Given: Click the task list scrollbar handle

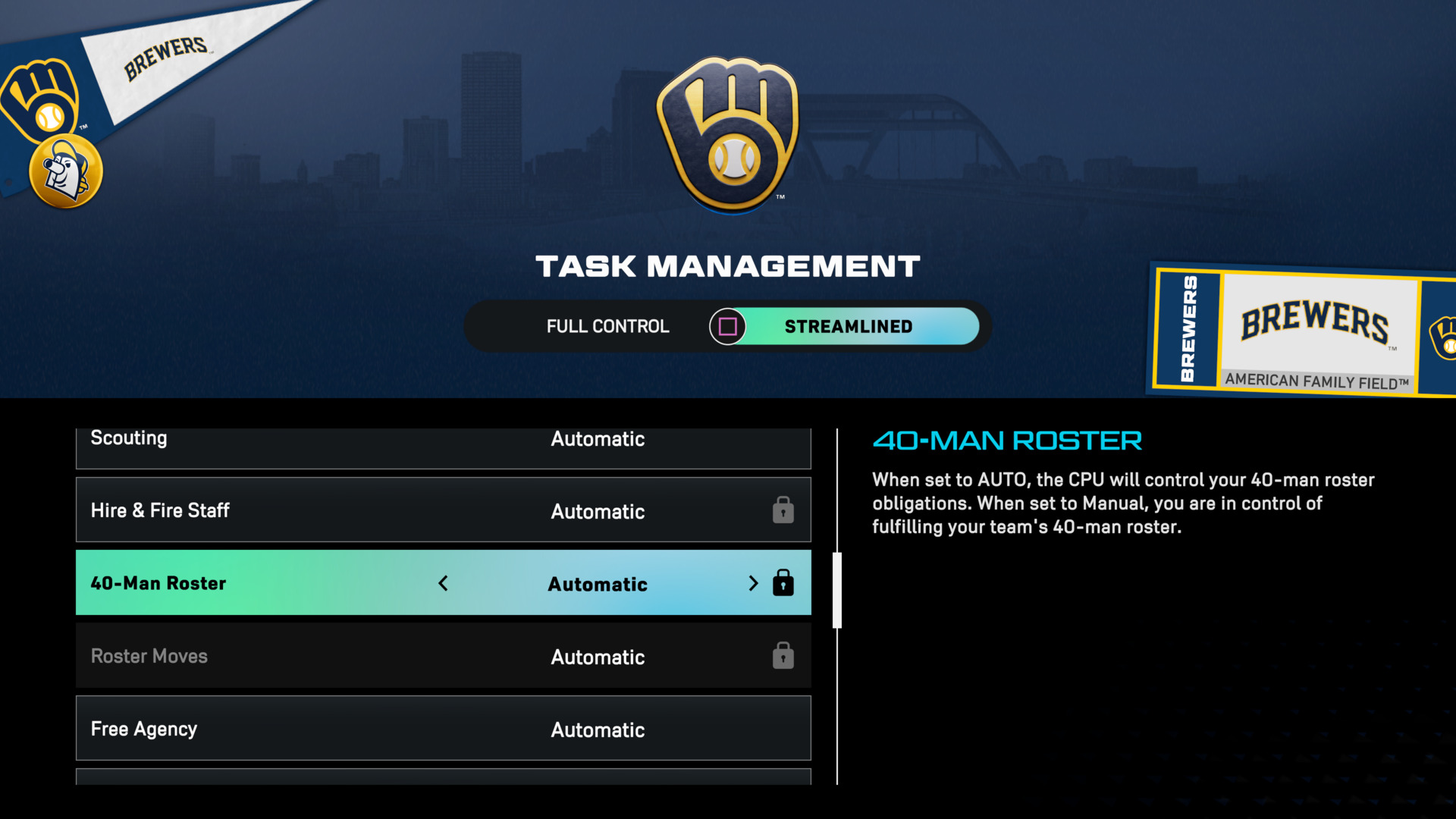Looking at the screenshot, I should click(837, 590).
